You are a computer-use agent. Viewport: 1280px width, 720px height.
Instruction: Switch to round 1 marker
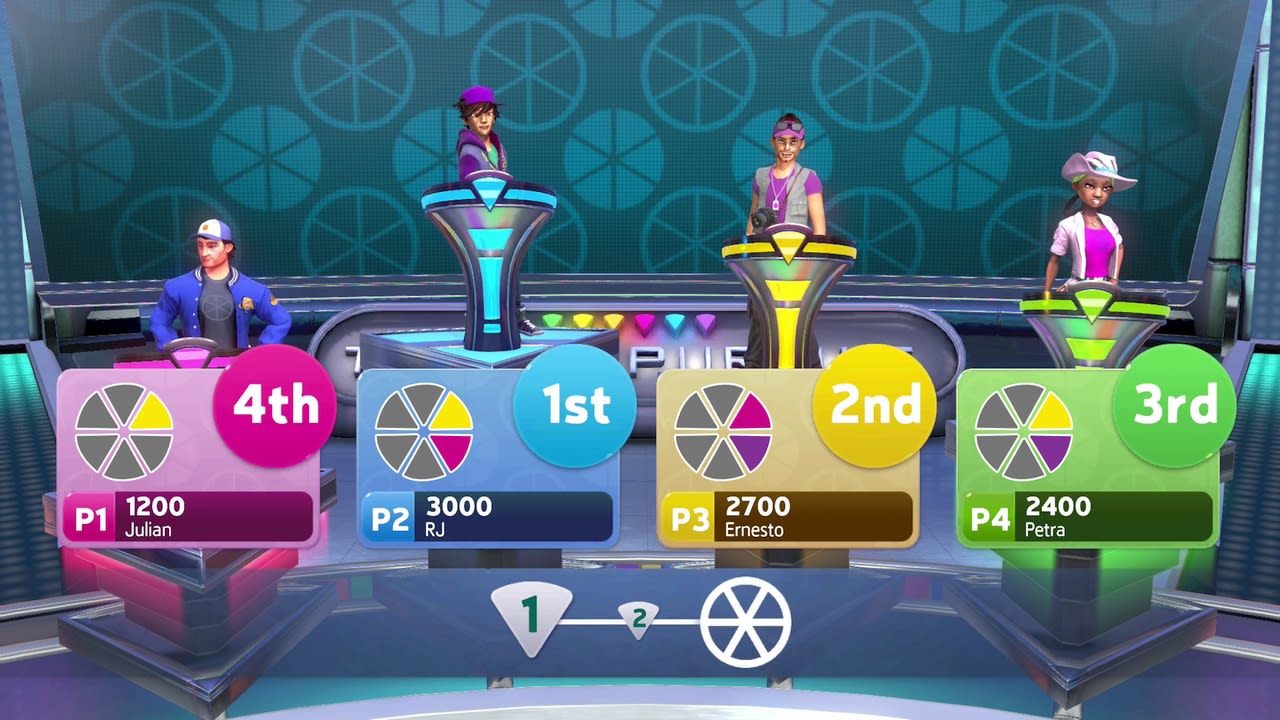pyautogui.click(x=531, y=612)
